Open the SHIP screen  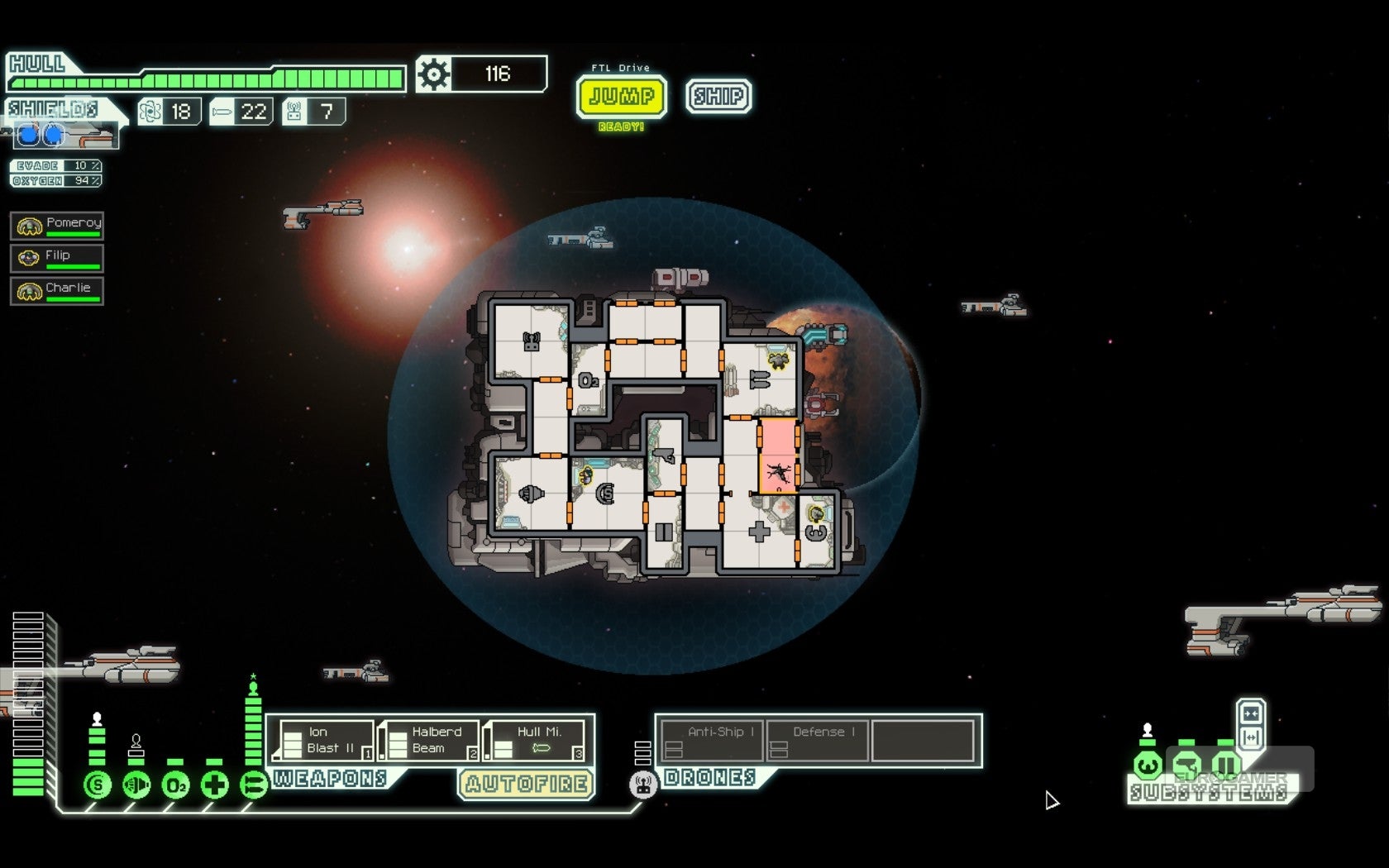click(x=718, y=97)
